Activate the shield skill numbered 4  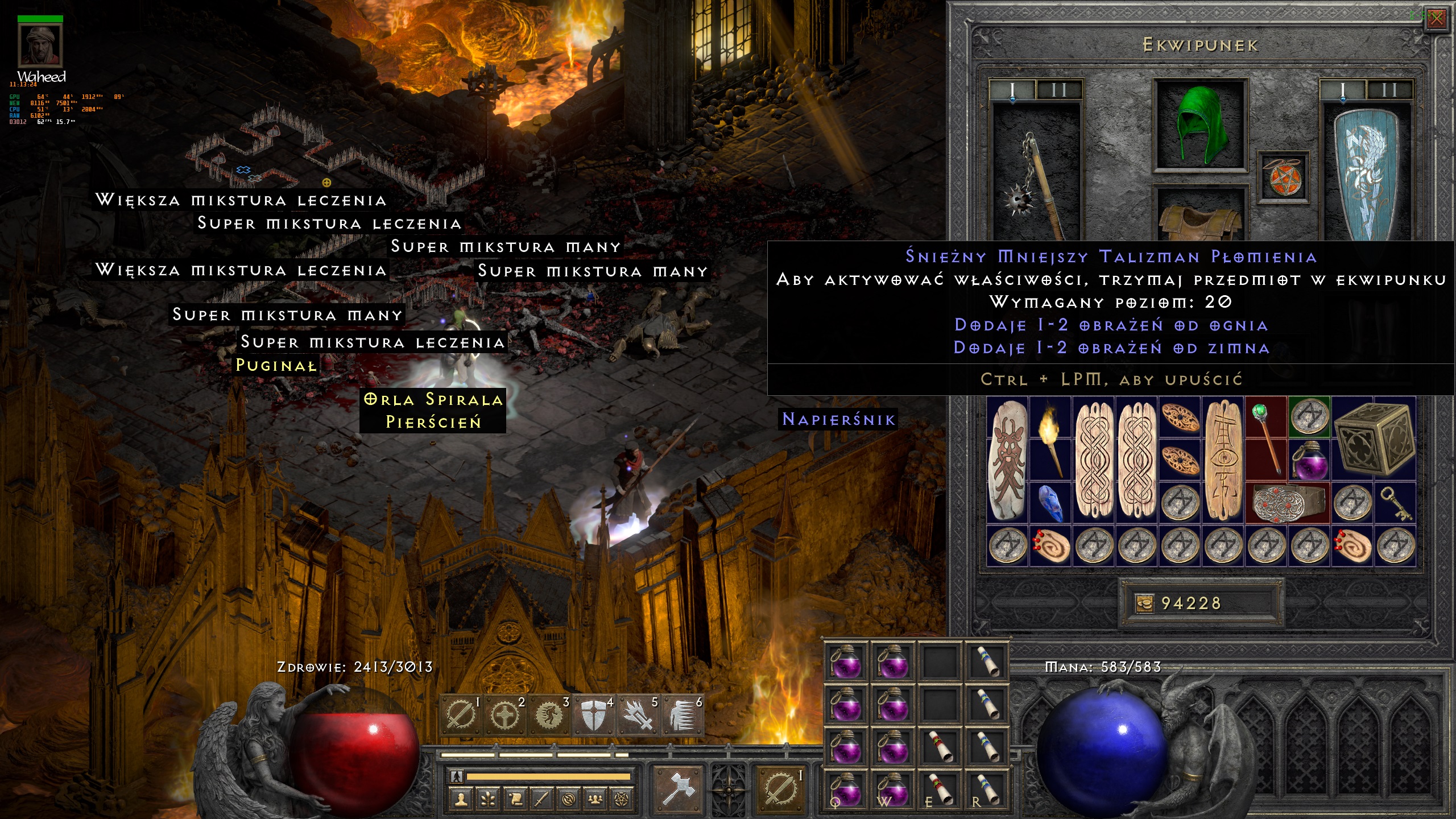[593, 715]
